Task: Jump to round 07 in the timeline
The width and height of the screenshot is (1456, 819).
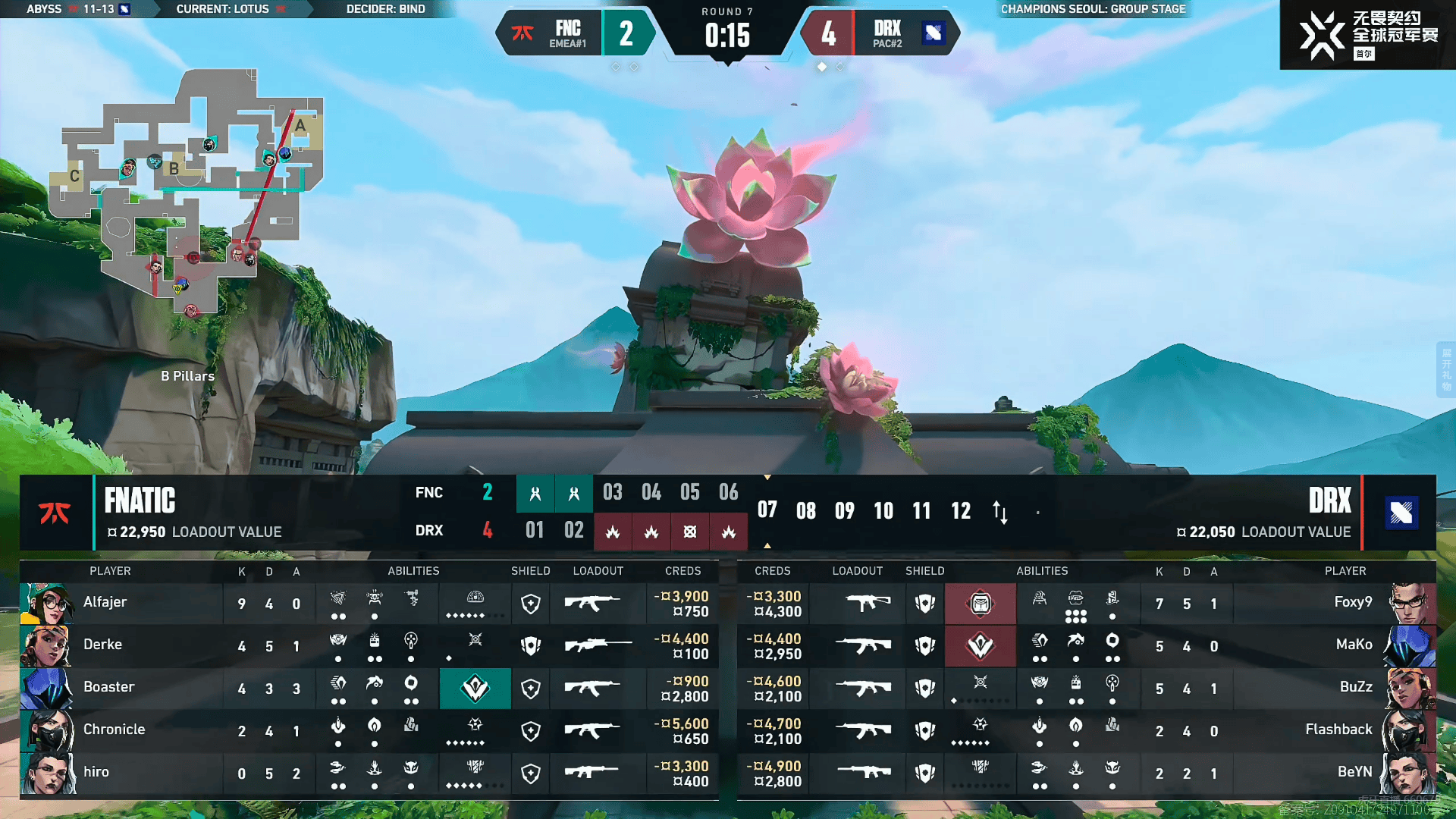Action: pyautogui.click(x=767, y=510)
